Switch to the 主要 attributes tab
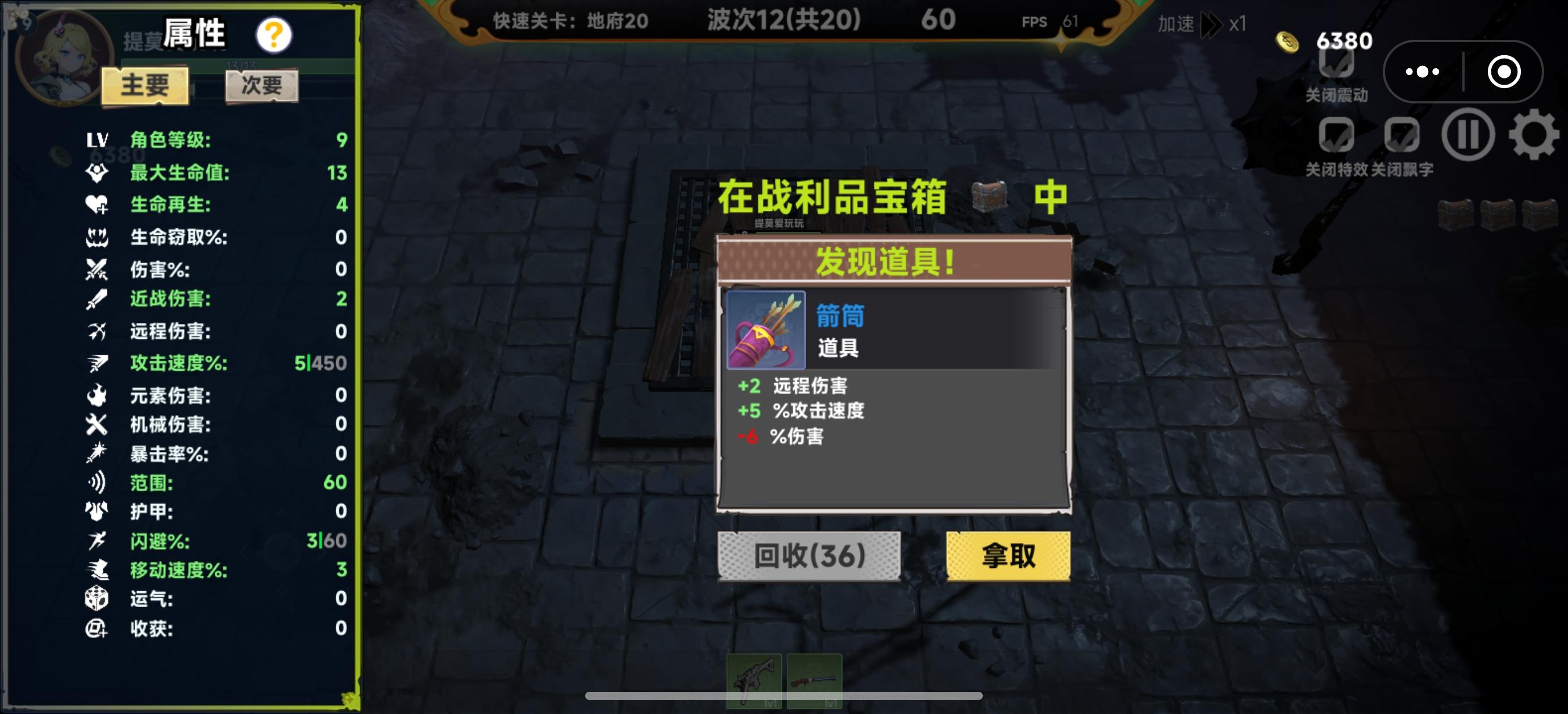 [x=146, y=85]
